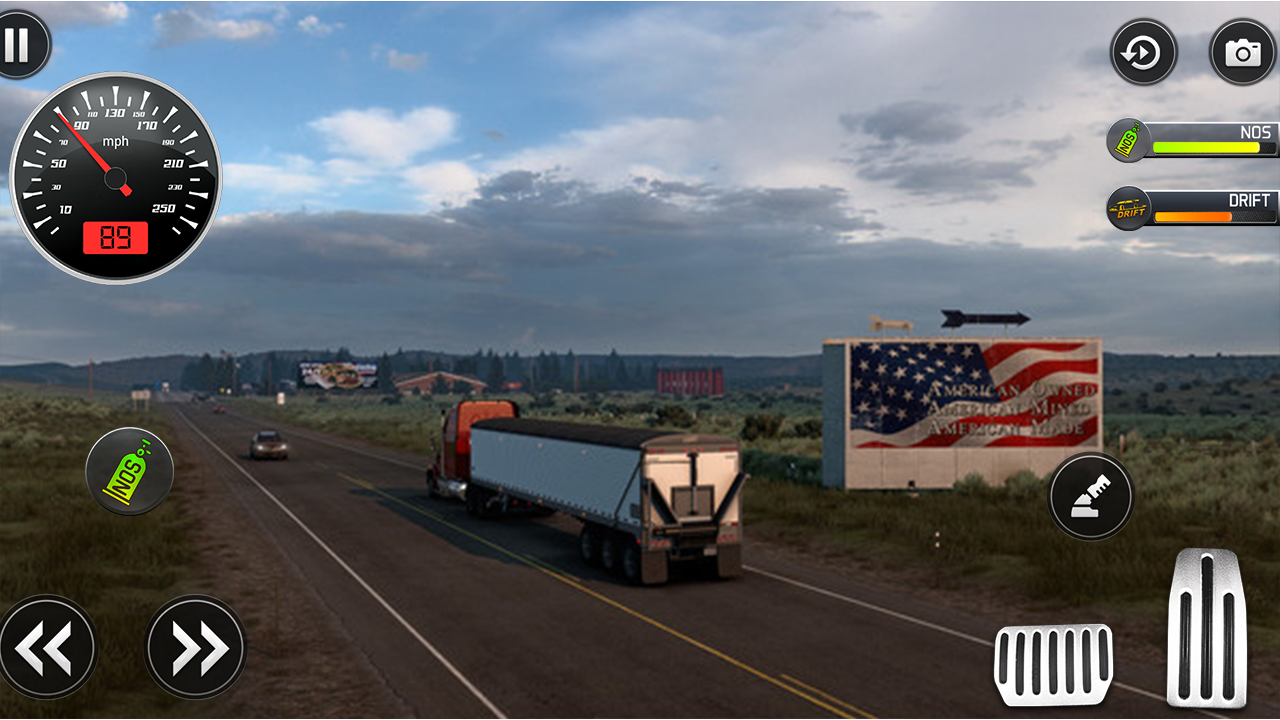Tap the NOS text label on the meter
The width and height of the screenshot is (1280, 720).
tap(1258, 131)
